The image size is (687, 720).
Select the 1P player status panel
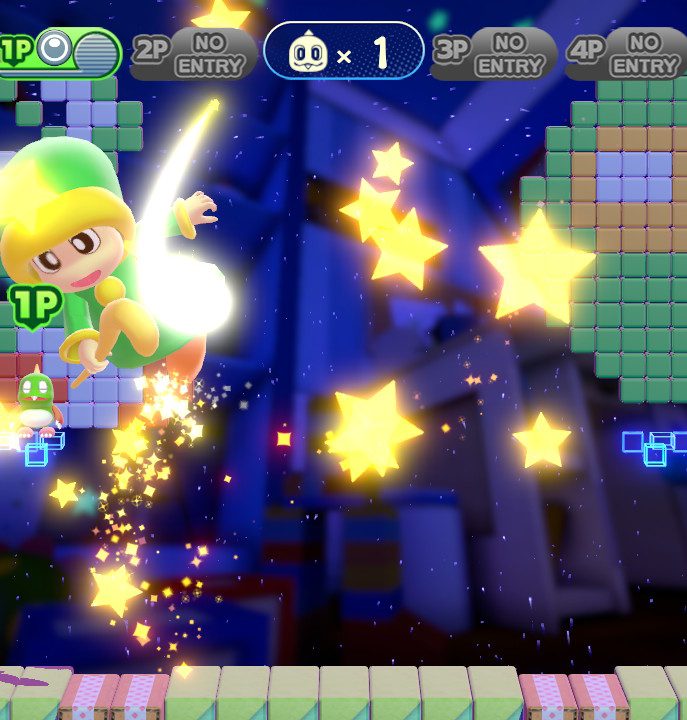point(62,52)
